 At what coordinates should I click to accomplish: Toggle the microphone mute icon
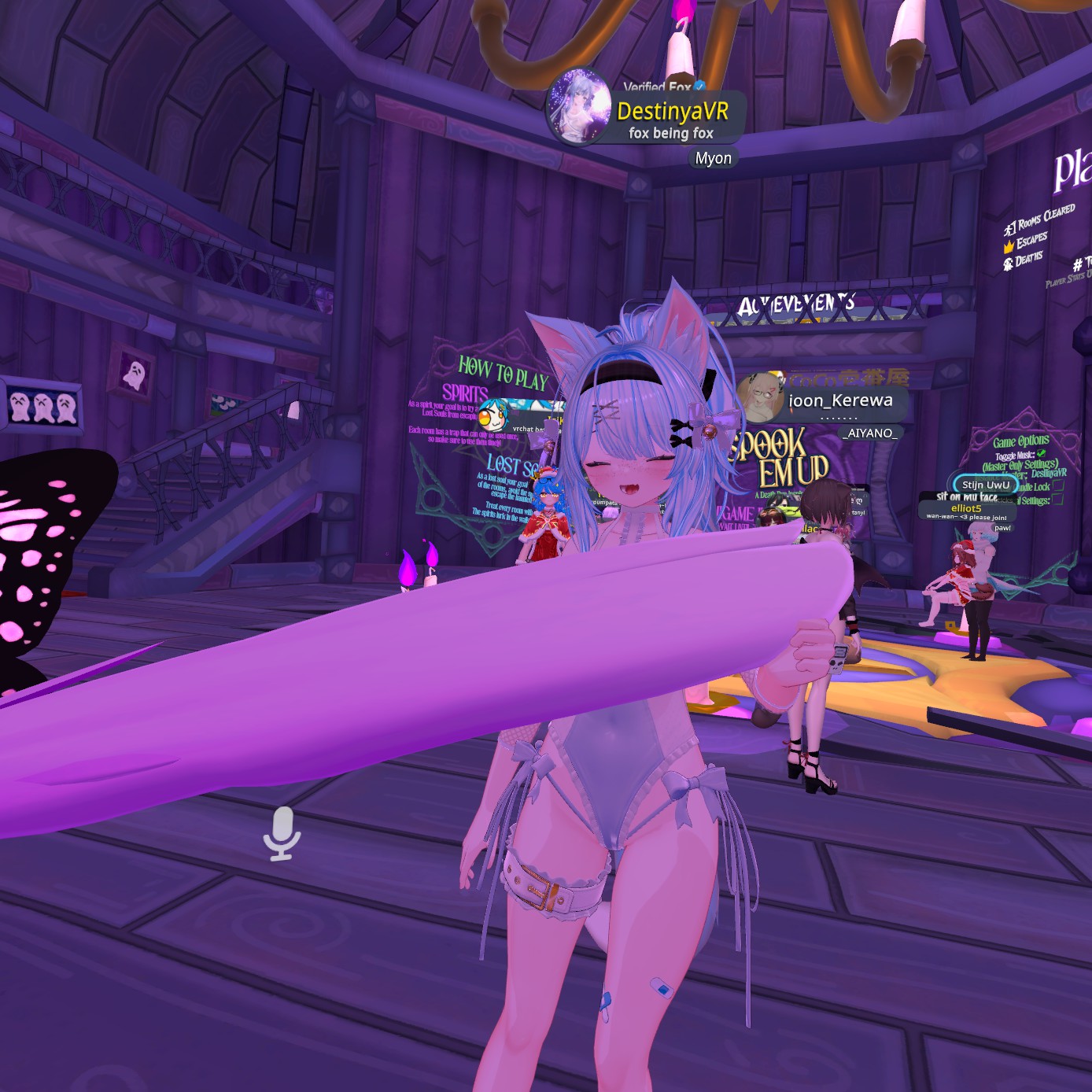tap(282, 832)
